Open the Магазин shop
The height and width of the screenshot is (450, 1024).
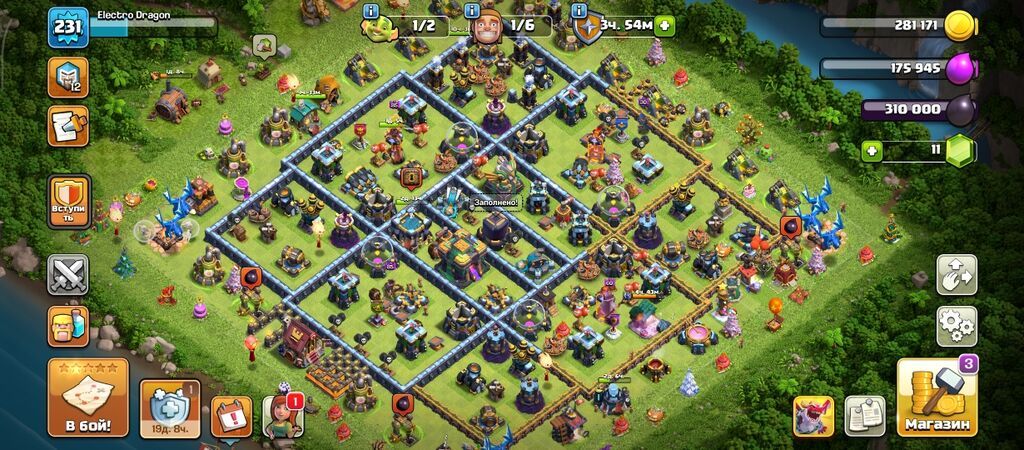pyautogui.click(x=936, y=397)
